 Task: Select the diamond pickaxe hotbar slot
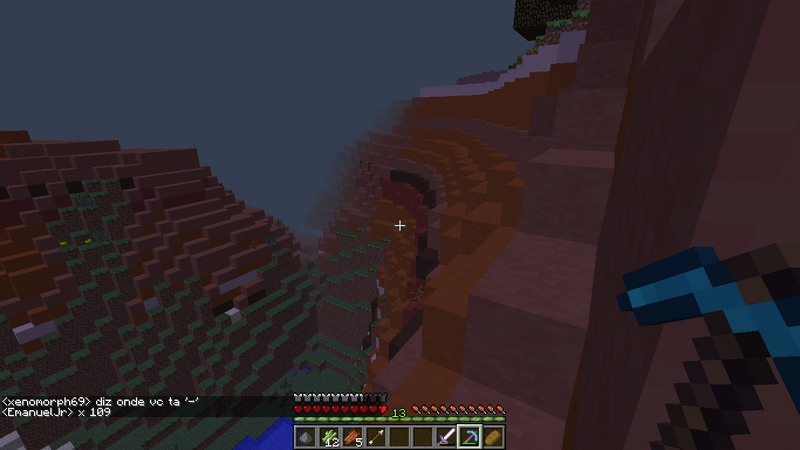469,437
